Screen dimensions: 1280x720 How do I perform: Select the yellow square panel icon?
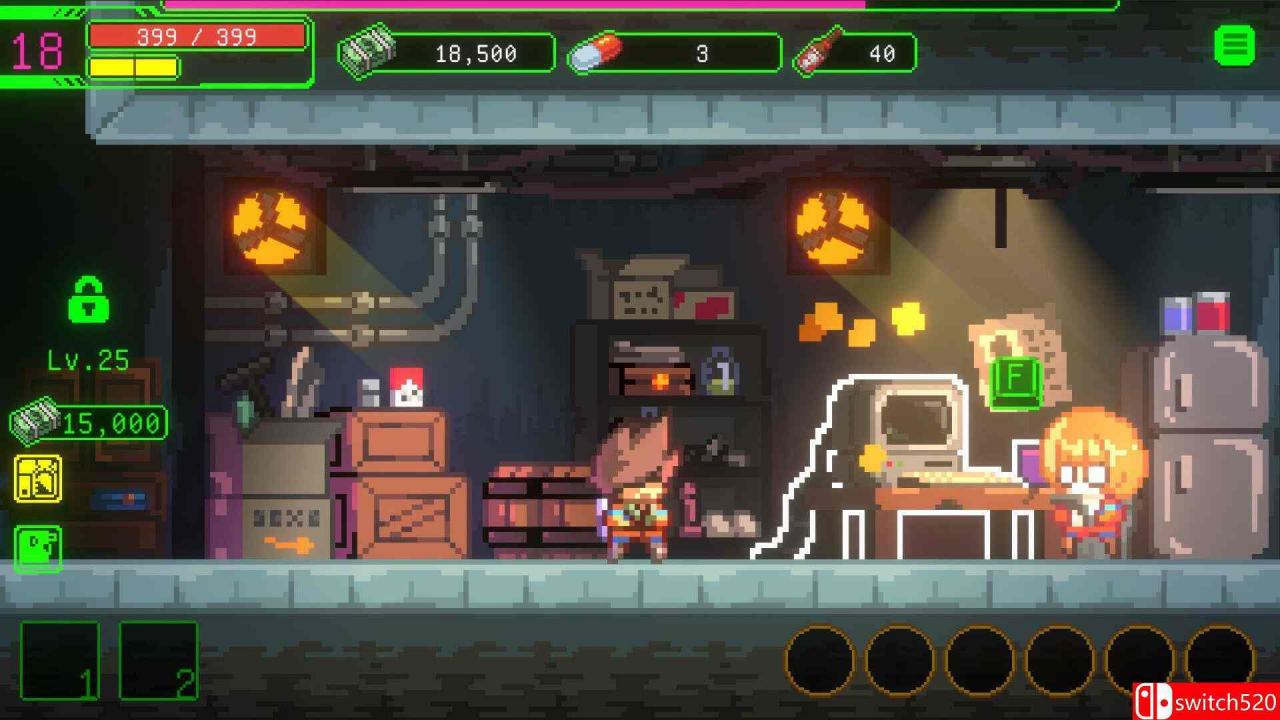[38, 479]
